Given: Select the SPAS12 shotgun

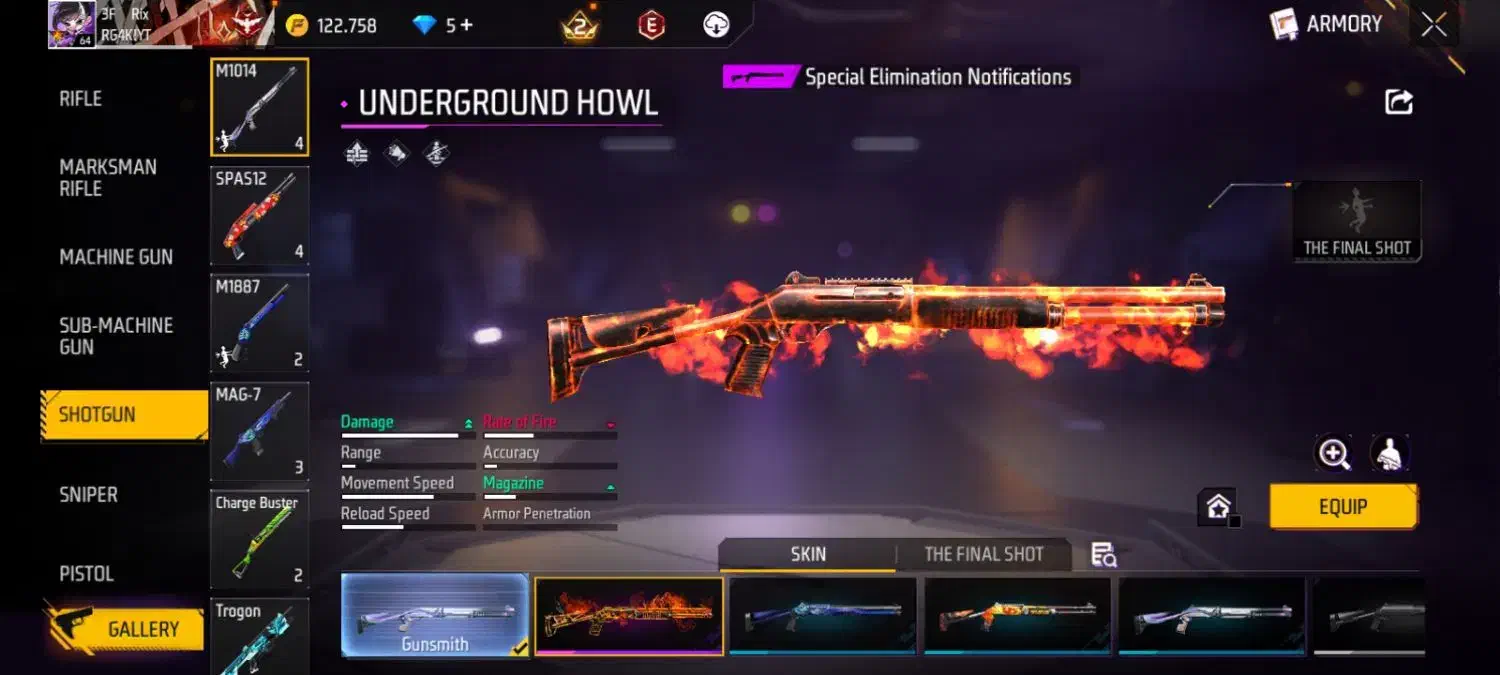Looking at the screenshot, I should tap(259, 215).
